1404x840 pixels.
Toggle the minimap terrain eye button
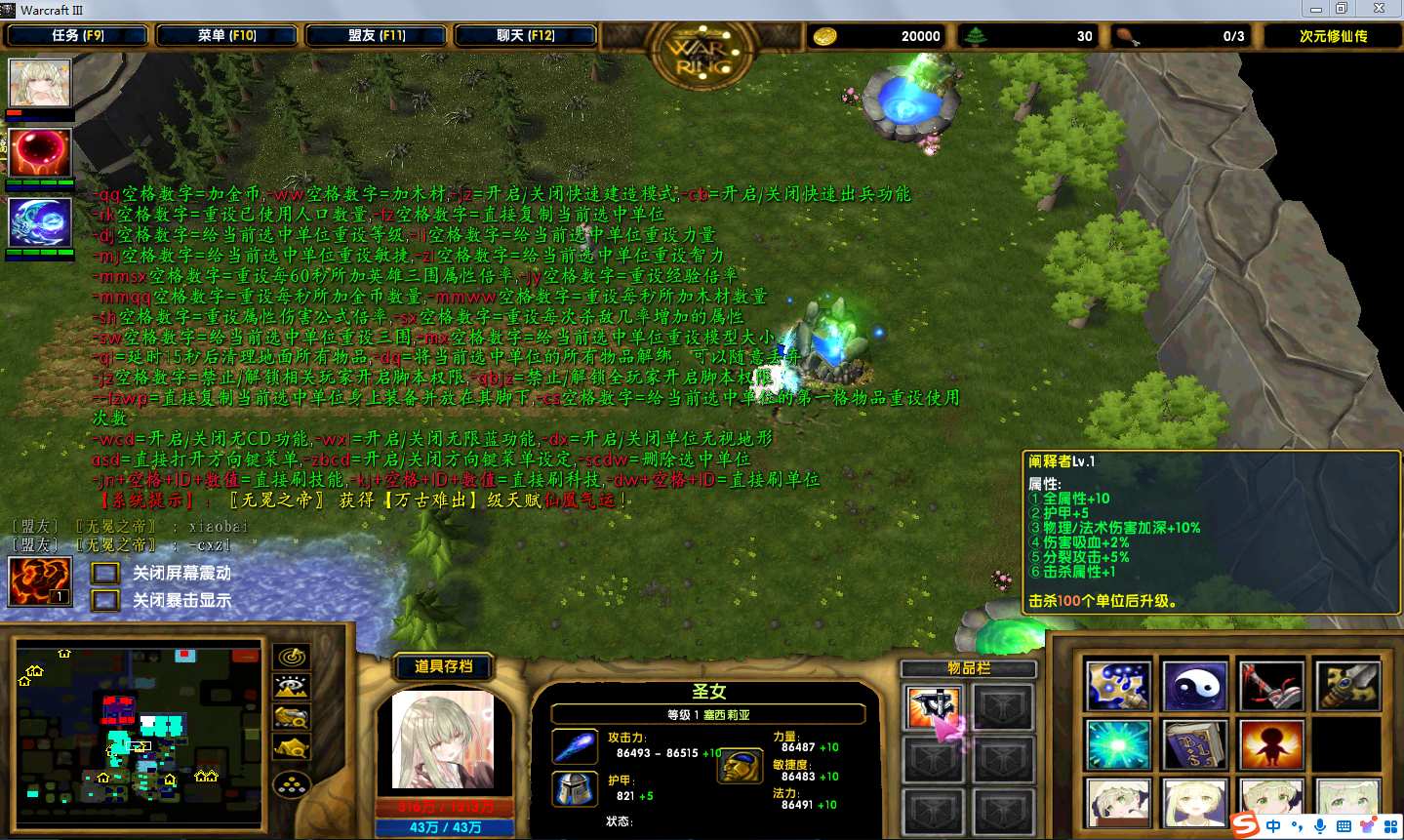pyautogui.click(x=292, y=688)
